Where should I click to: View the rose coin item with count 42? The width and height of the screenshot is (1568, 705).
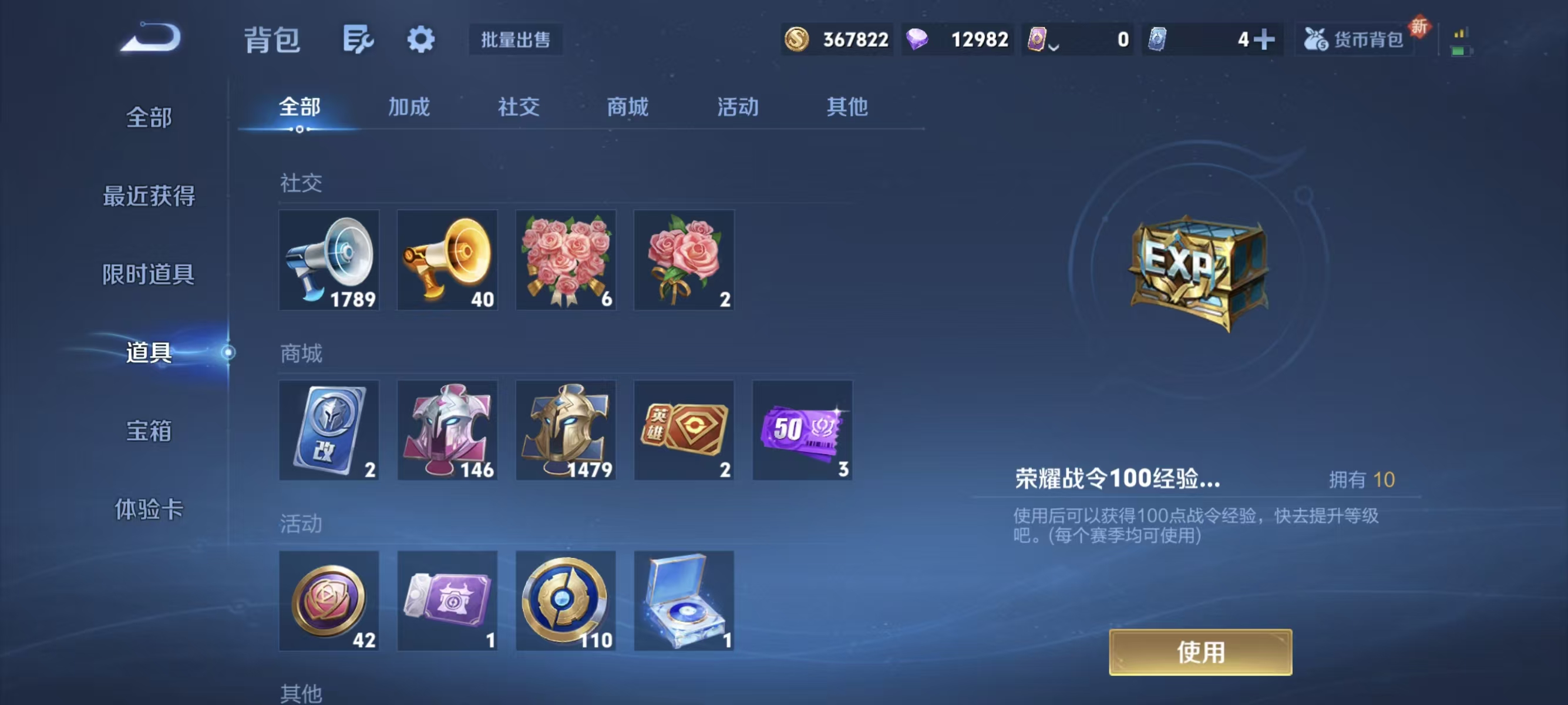point(329,602)
